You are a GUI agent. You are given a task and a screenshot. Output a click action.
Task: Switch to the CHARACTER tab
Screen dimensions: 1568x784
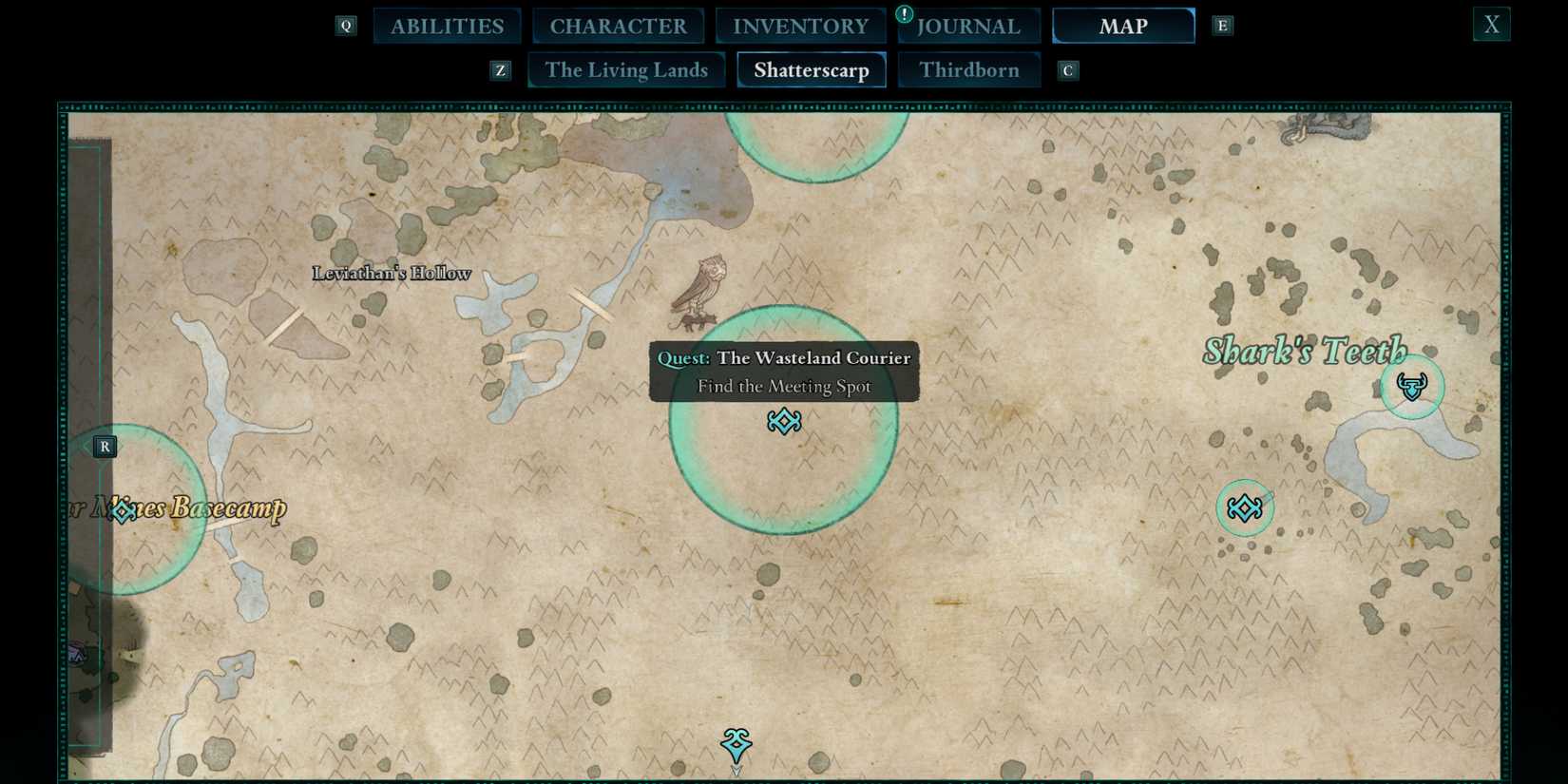pos(620,26)
